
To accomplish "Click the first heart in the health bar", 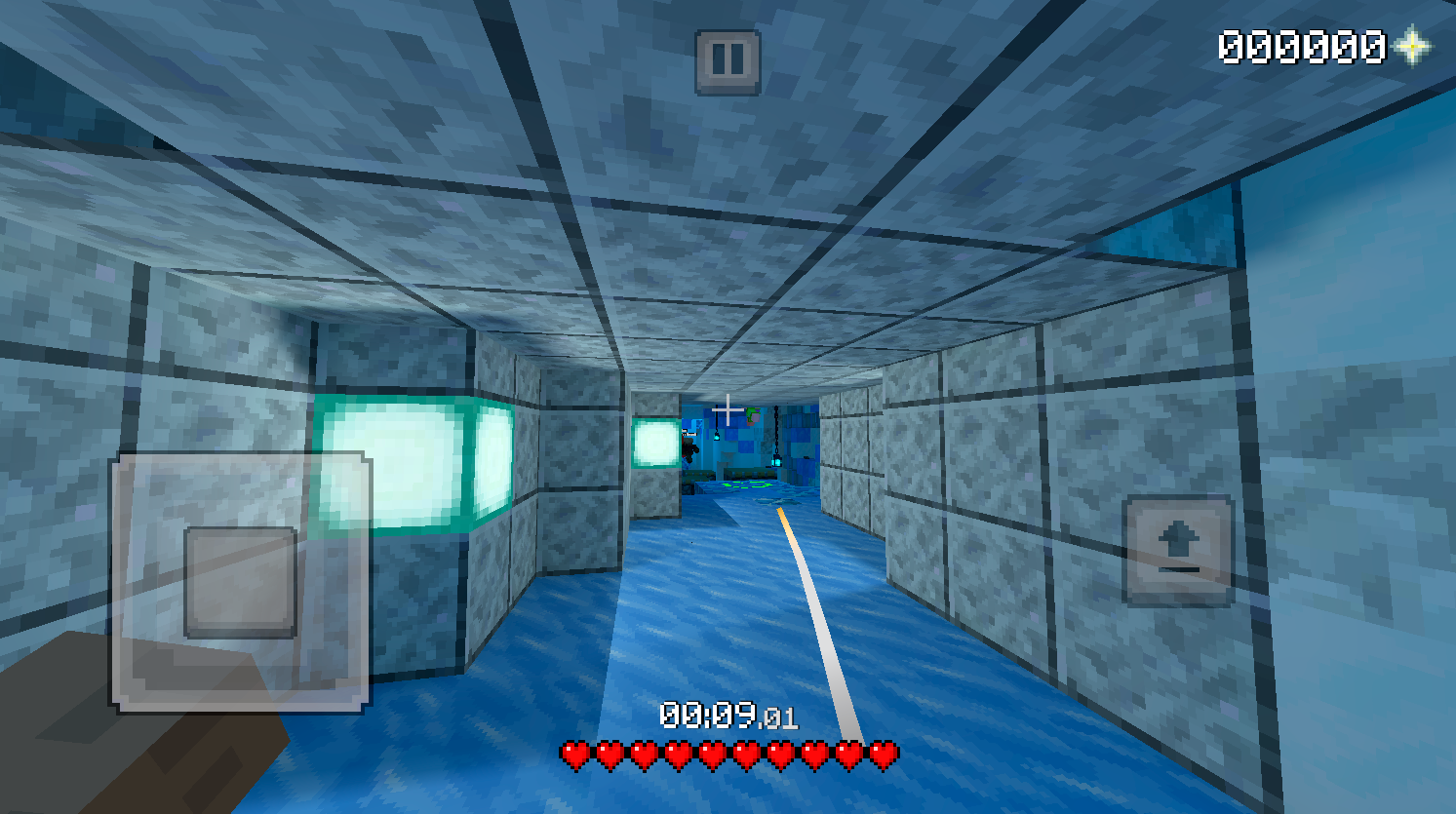I will pyautogui.click(x=575, y=754).
